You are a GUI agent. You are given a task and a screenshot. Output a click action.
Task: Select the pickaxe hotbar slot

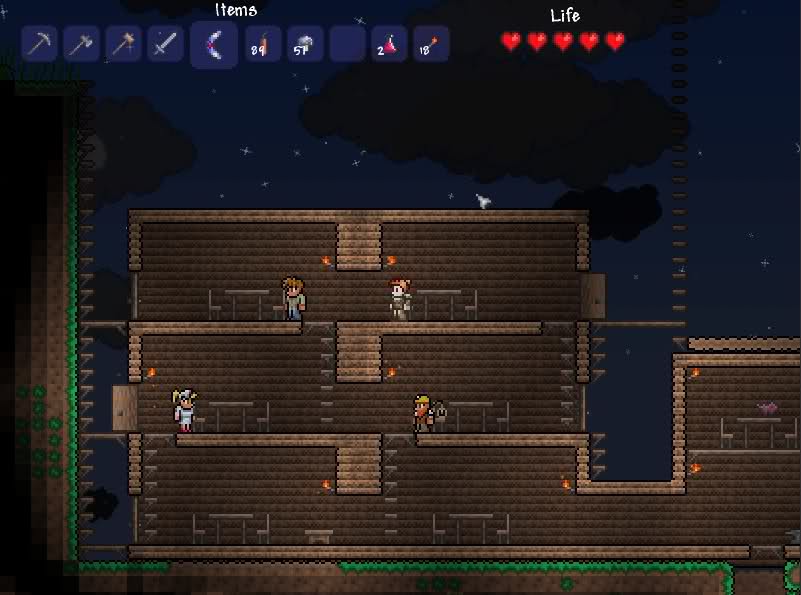tap(39, 44)
